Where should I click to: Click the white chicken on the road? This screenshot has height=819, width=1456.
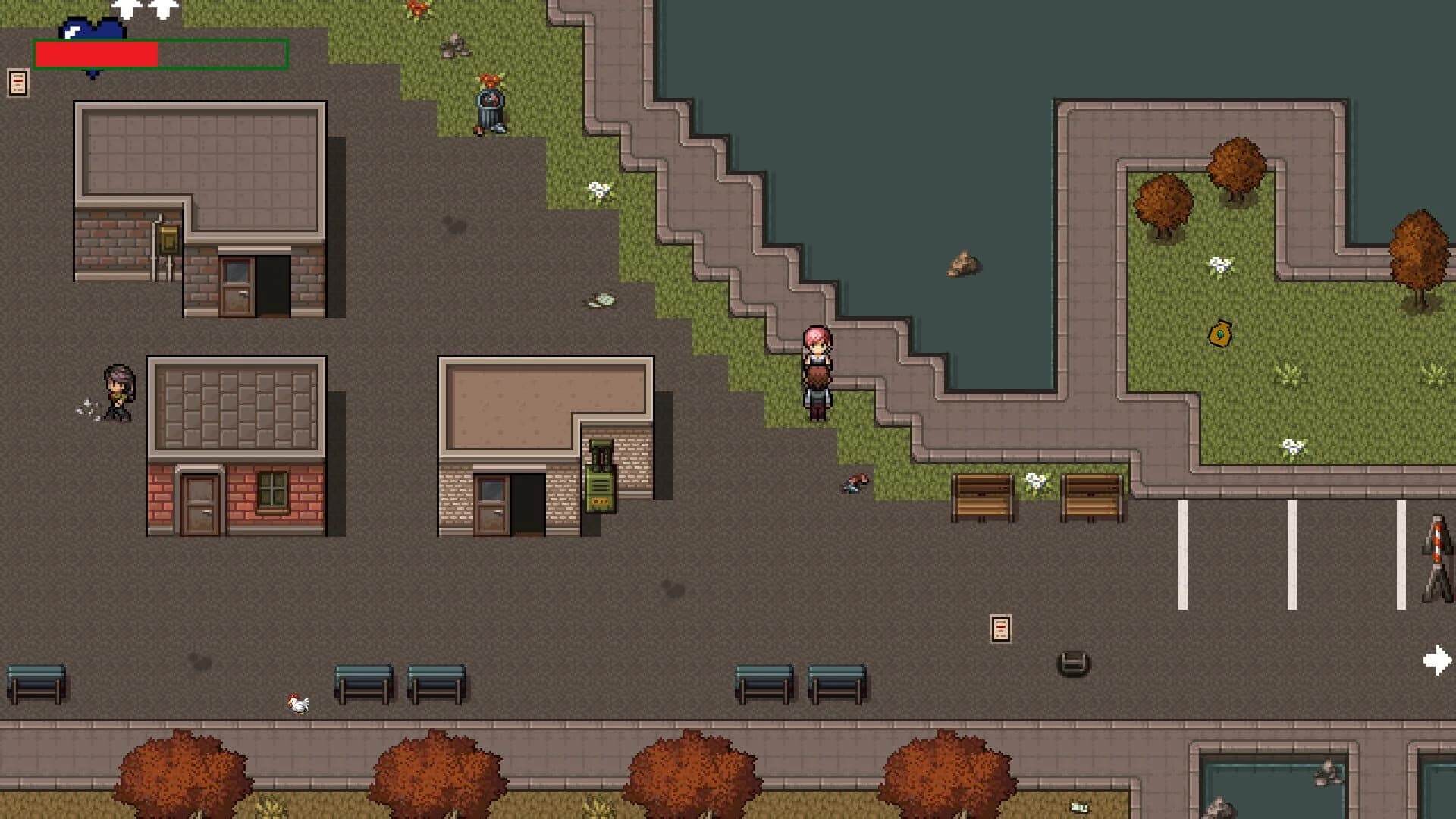point(296,701)
